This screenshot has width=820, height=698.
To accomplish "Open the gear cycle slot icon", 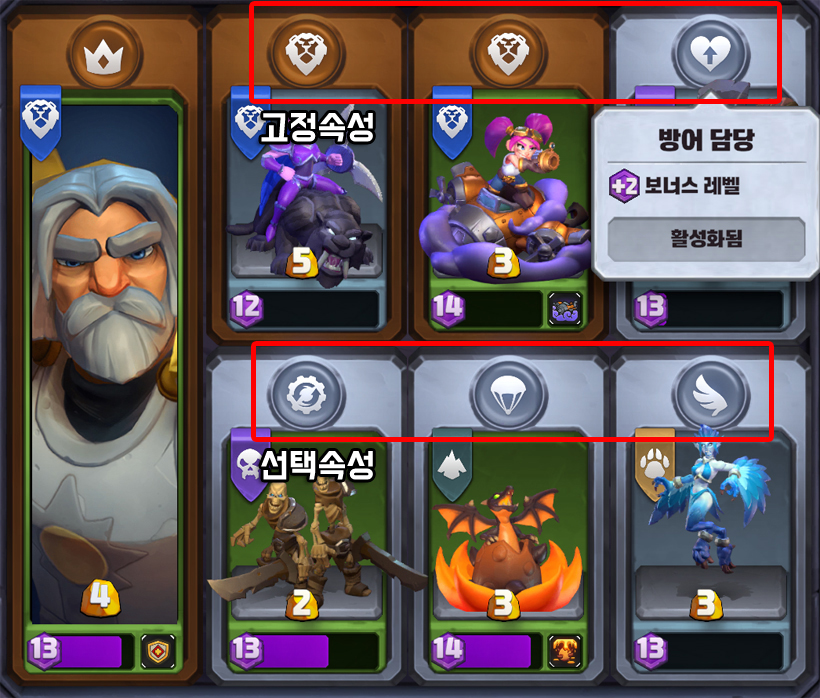I will (x=304, y=392).
